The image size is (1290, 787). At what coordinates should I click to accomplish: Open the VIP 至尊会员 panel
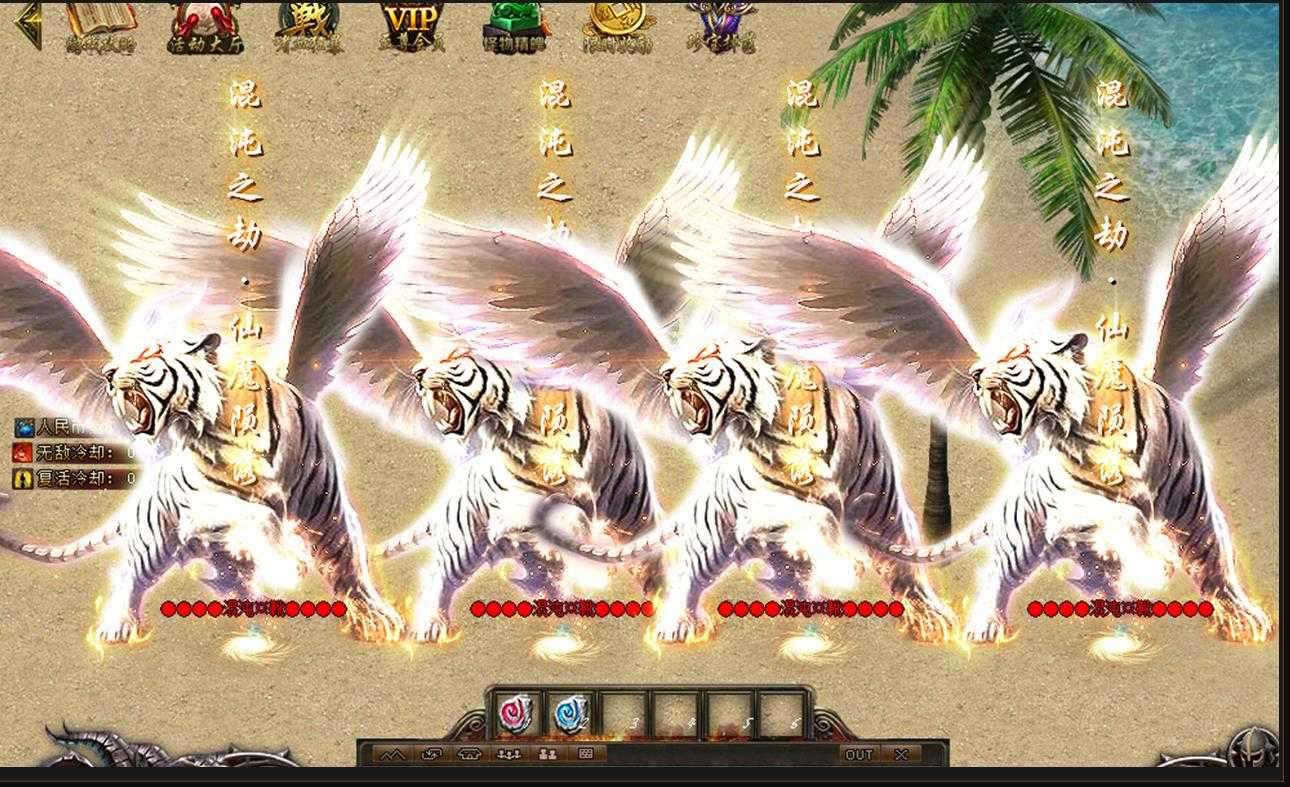point(410,22)
